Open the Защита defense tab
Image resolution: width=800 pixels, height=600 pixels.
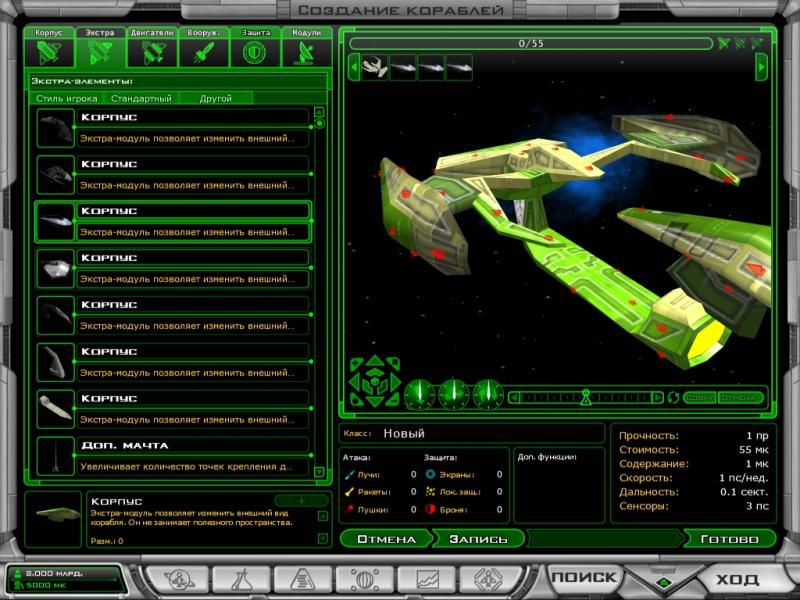[256, 48]
